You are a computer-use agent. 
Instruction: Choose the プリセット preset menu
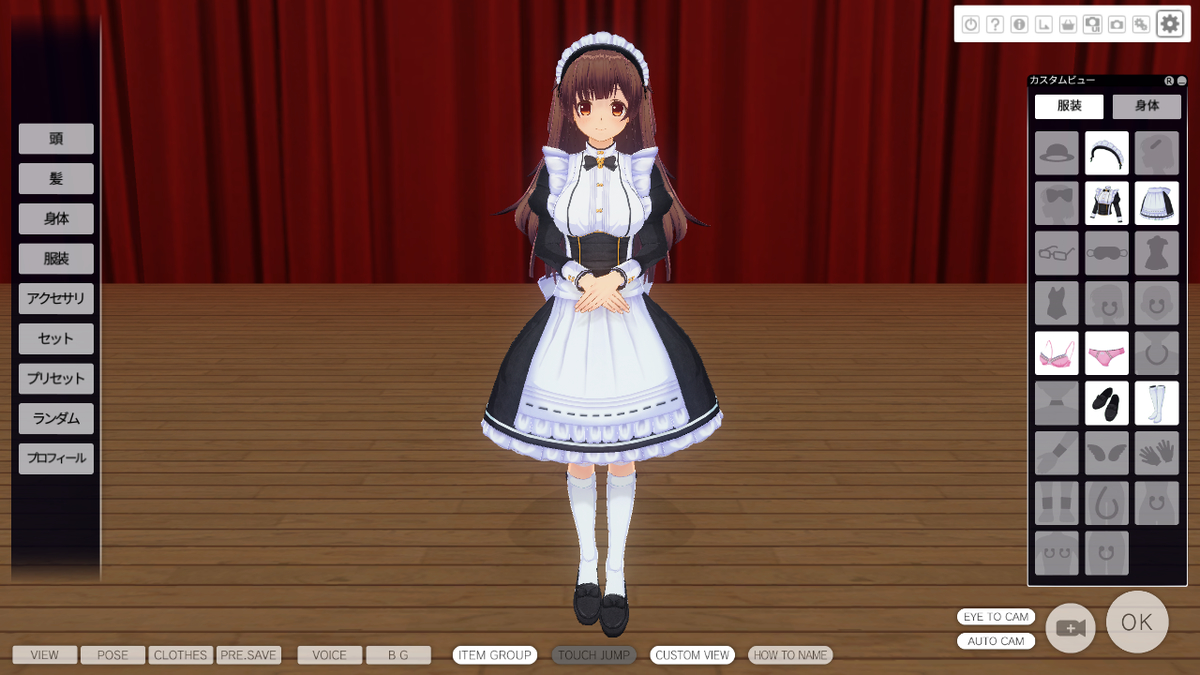coord(56,379)
